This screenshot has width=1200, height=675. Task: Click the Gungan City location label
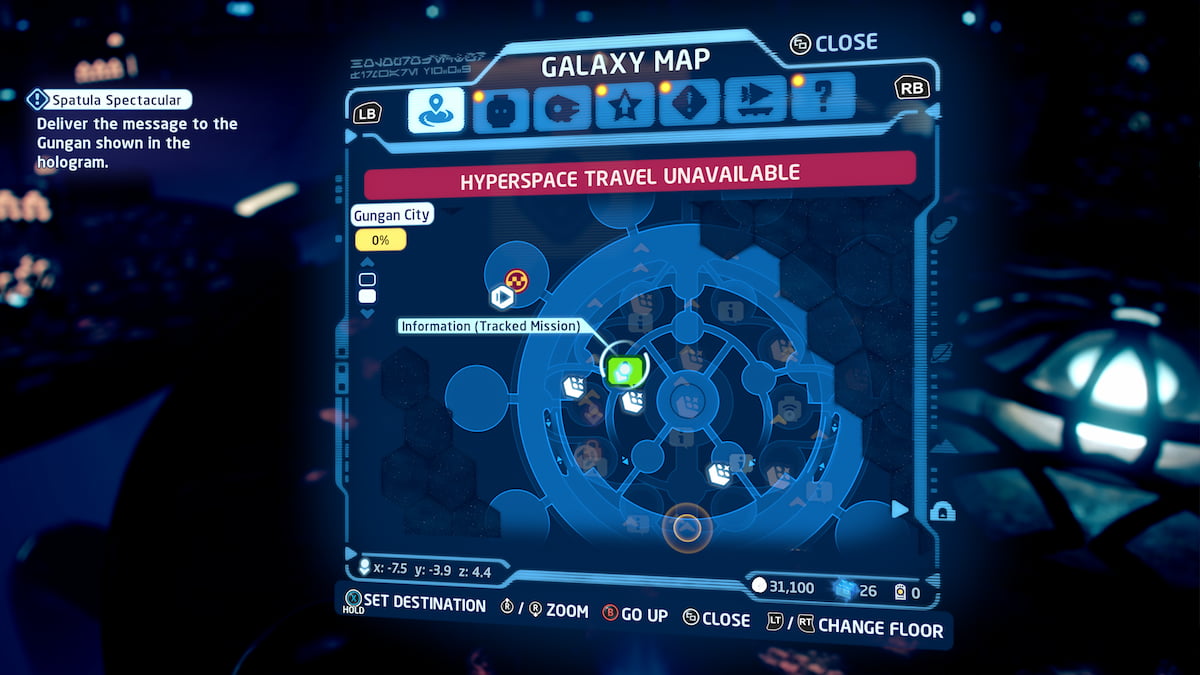coord(392,215)
